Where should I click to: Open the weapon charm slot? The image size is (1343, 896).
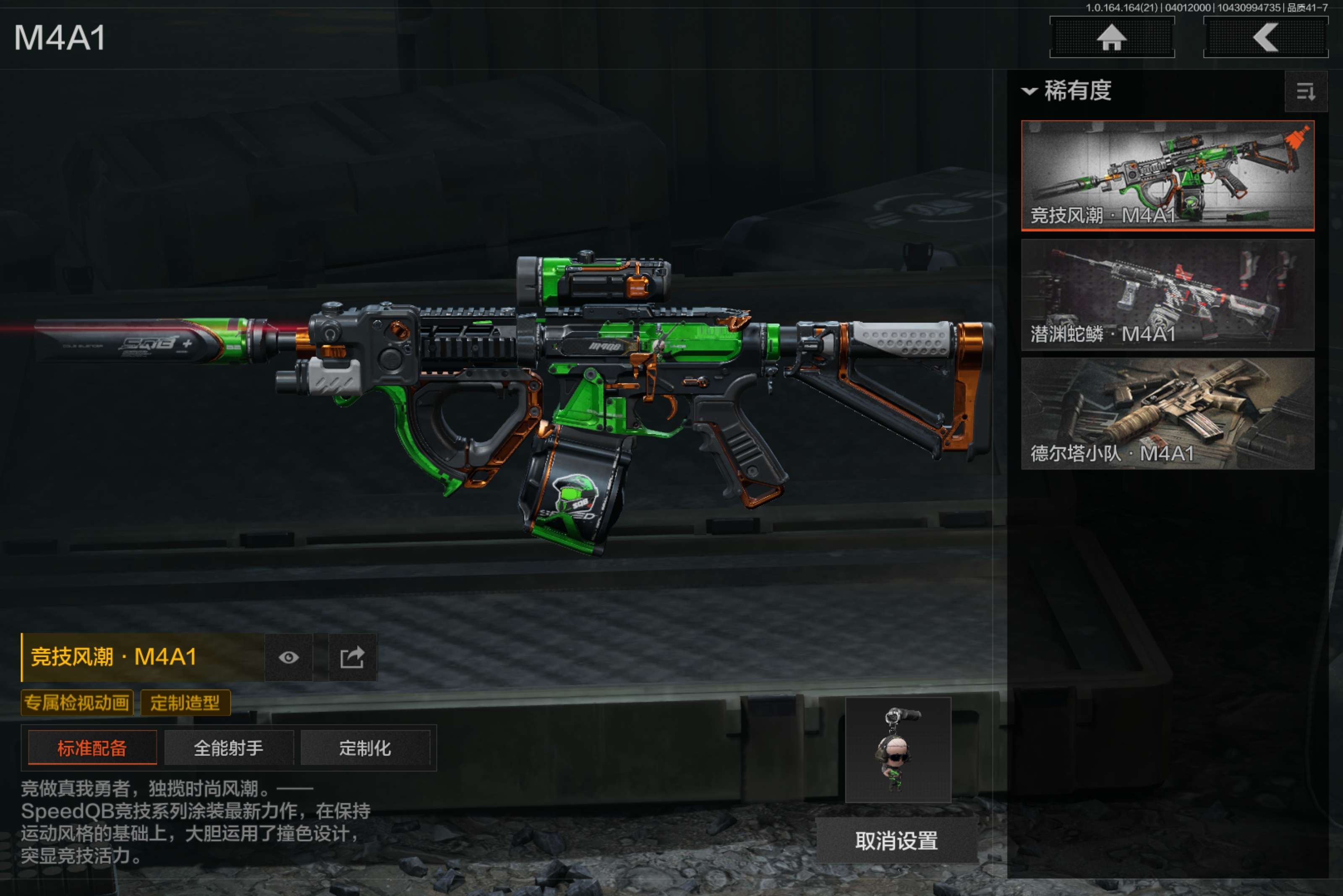898,749
